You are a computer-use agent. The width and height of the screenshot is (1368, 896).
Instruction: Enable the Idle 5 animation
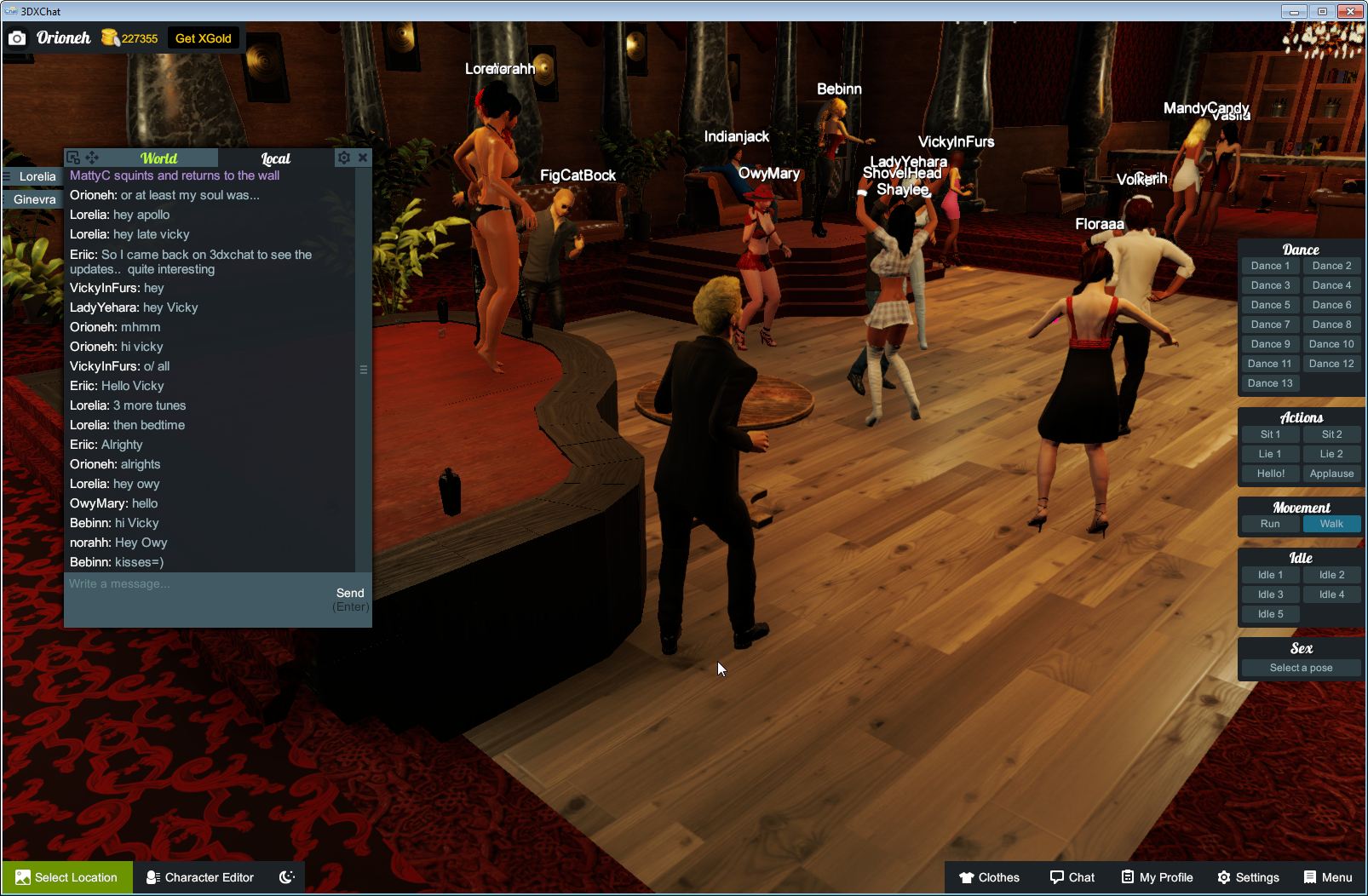(x=1270, y=614)
